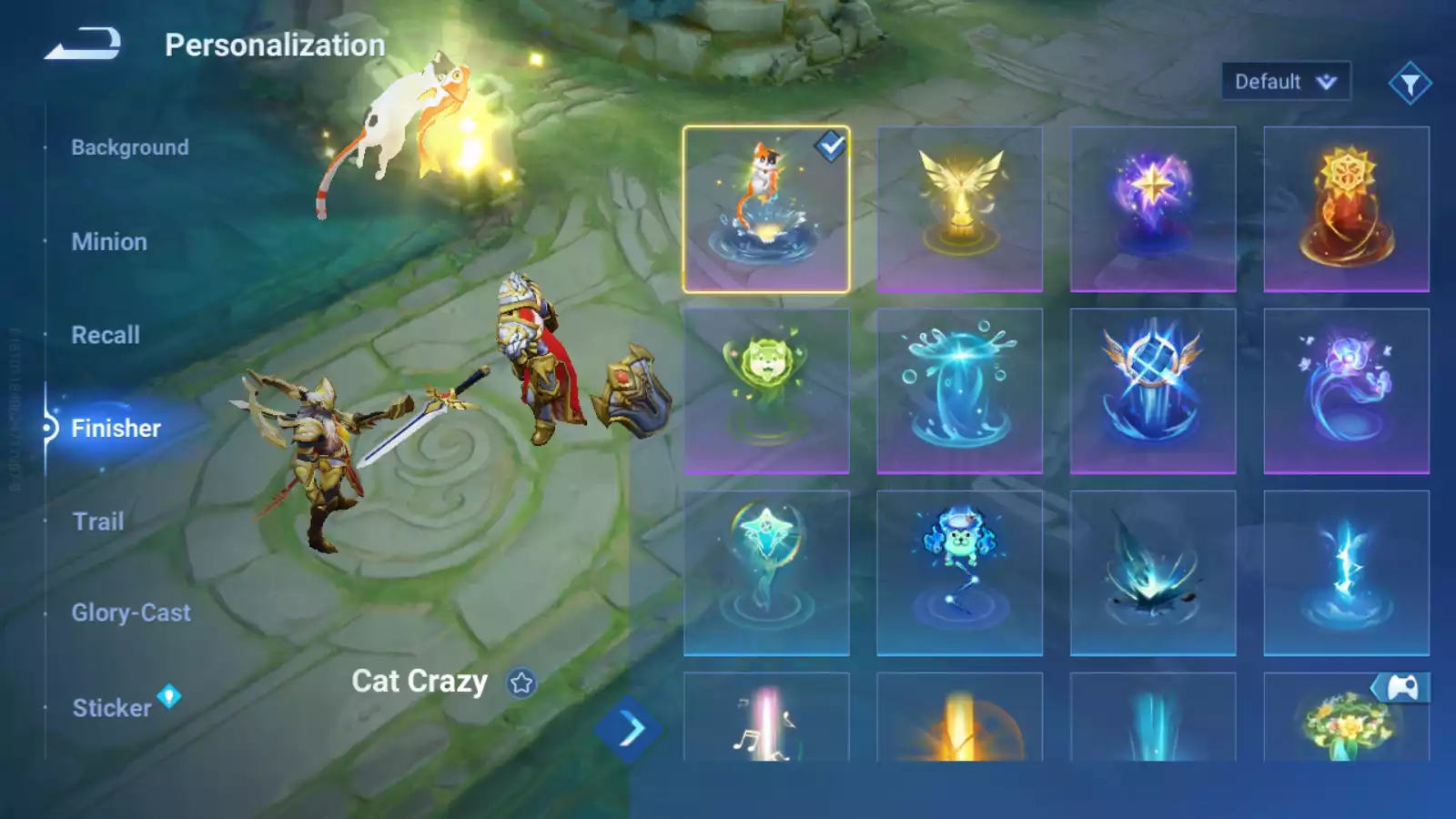Pick the blue lightning bolt finisher

(1346, 573)
